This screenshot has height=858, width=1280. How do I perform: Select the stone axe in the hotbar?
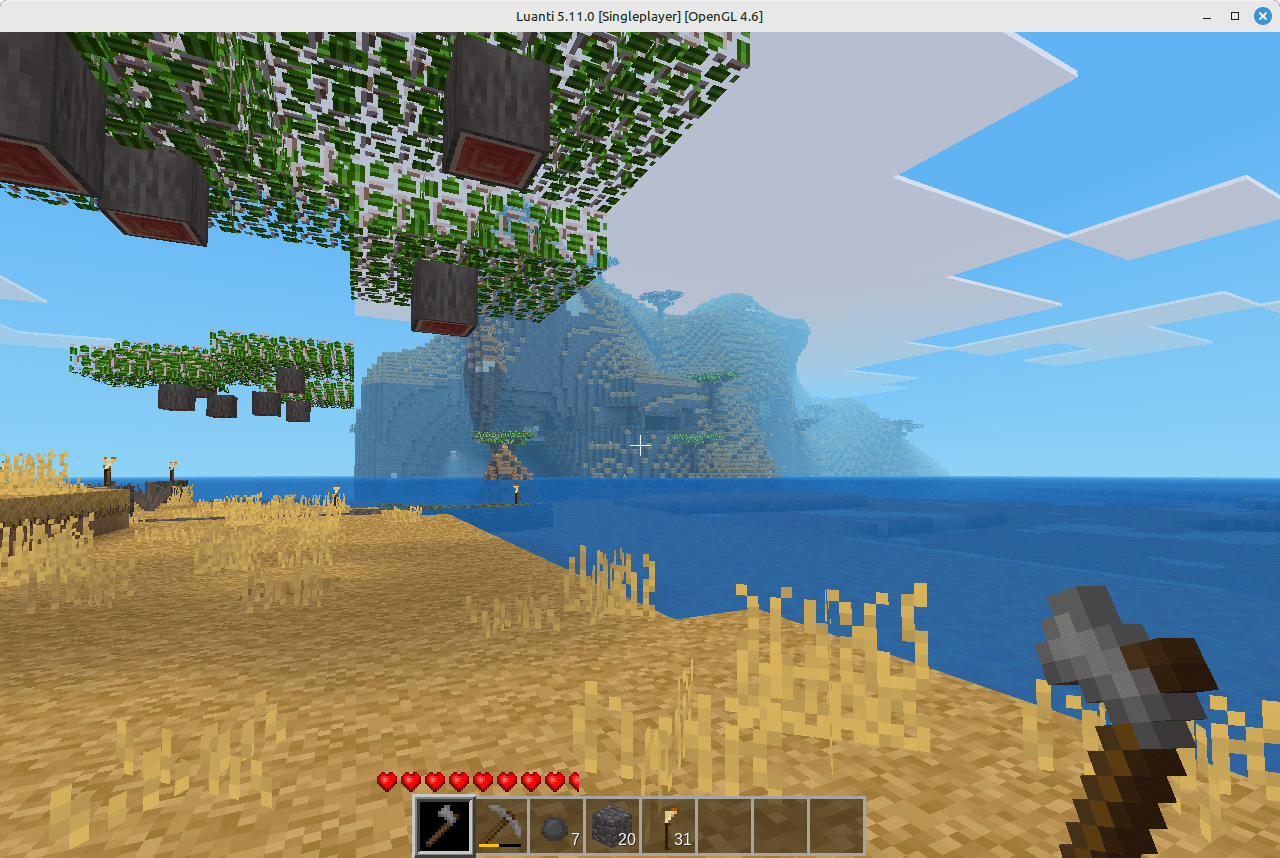click(443, 824)
